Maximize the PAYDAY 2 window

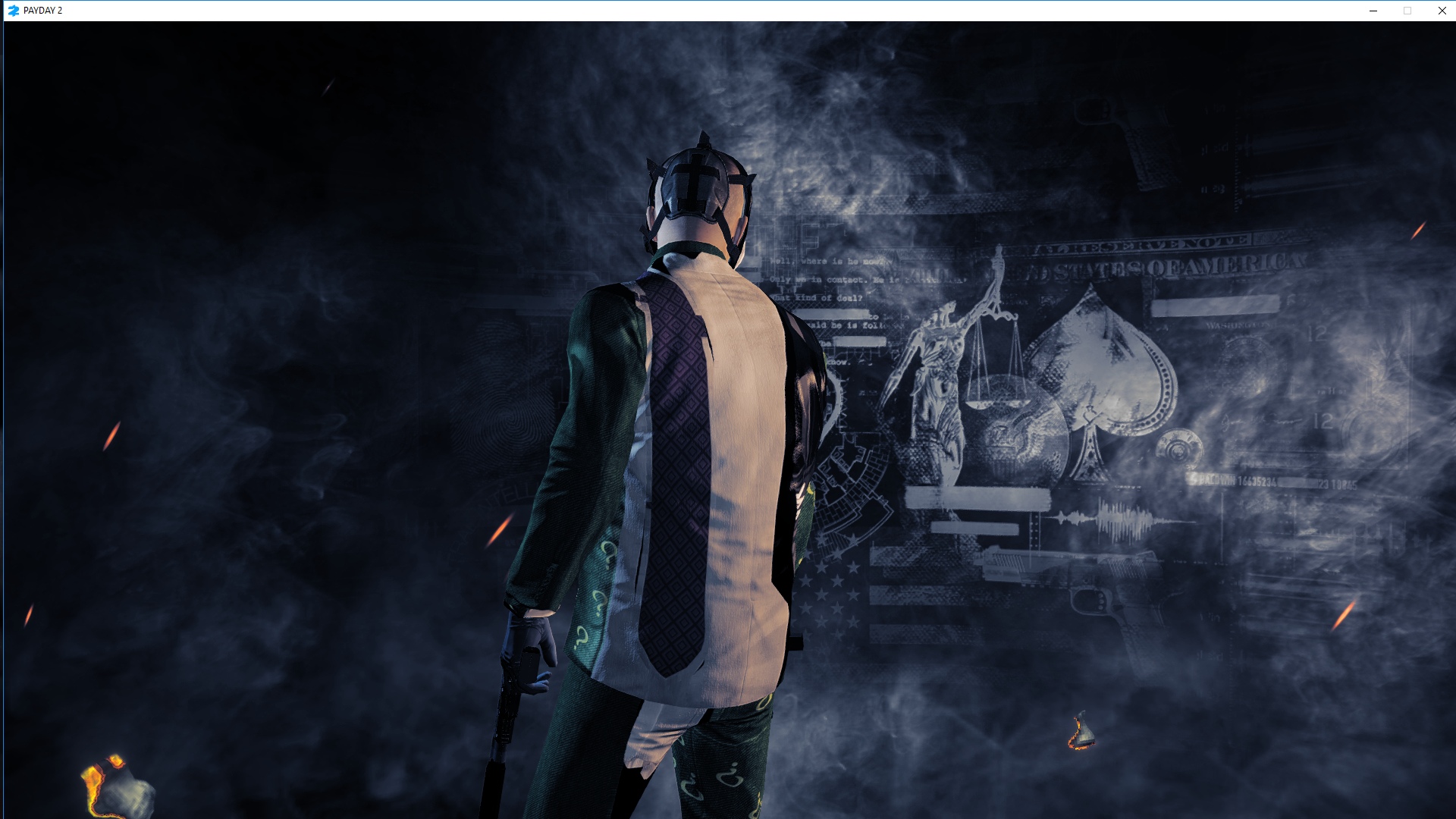click(x=1407, y=11)
